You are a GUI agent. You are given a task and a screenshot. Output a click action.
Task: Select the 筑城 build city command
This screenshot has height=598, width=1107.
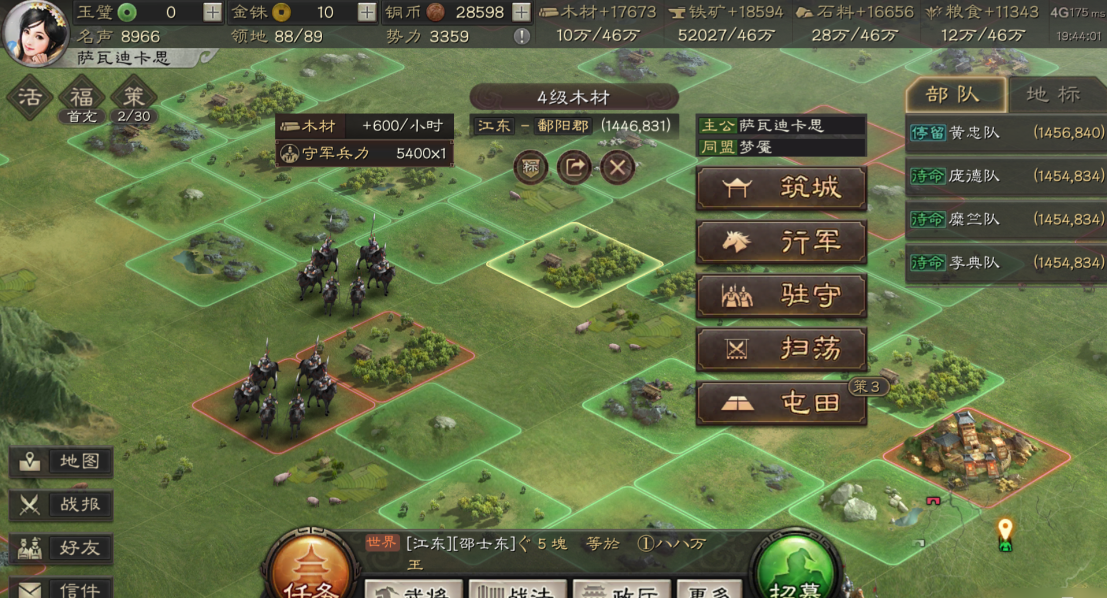pos(781,188)
